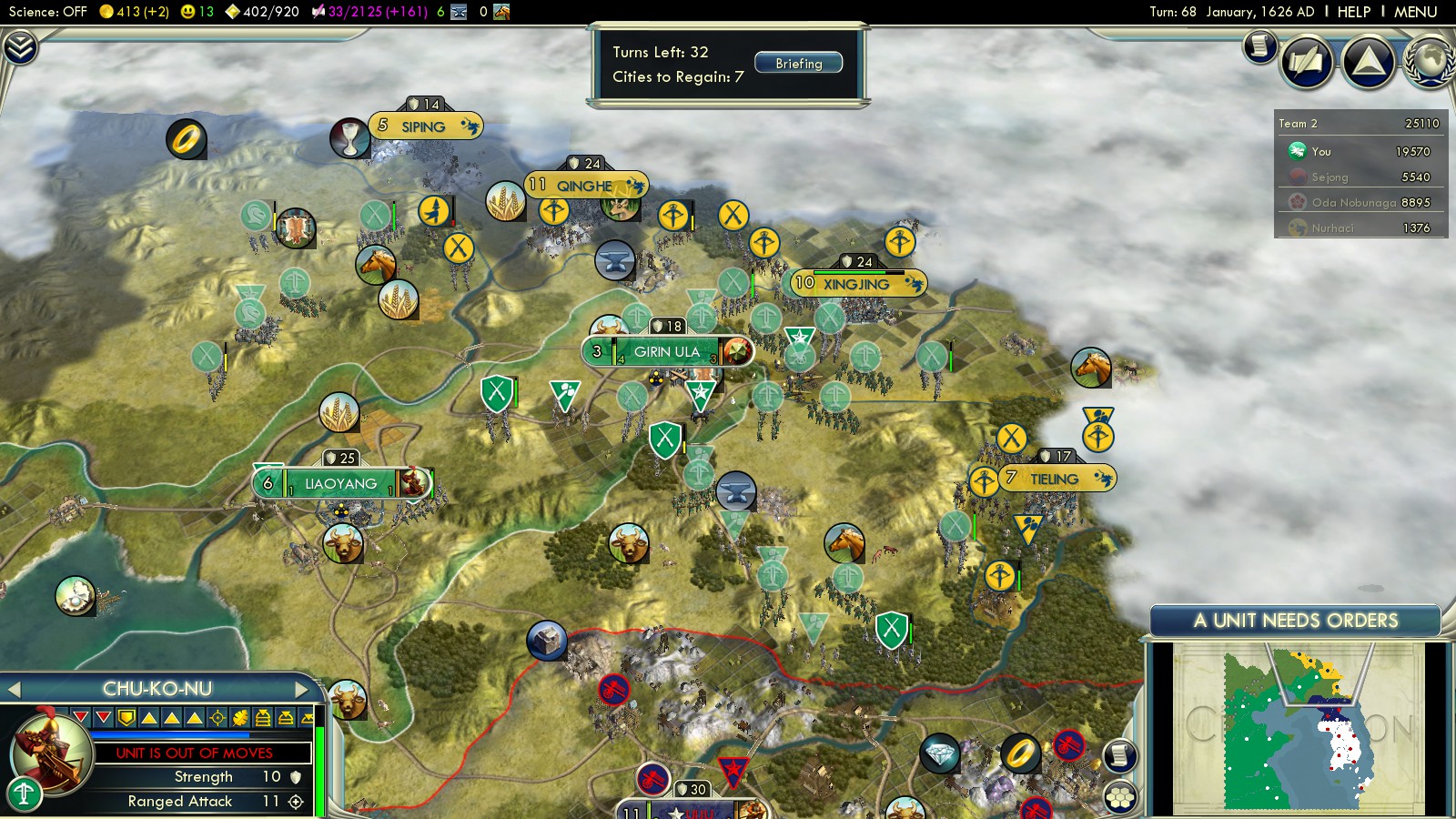This screenshot has width=1456, height=819.
Task: Open the globe diplomacy overview
Action: point(1431,62)
